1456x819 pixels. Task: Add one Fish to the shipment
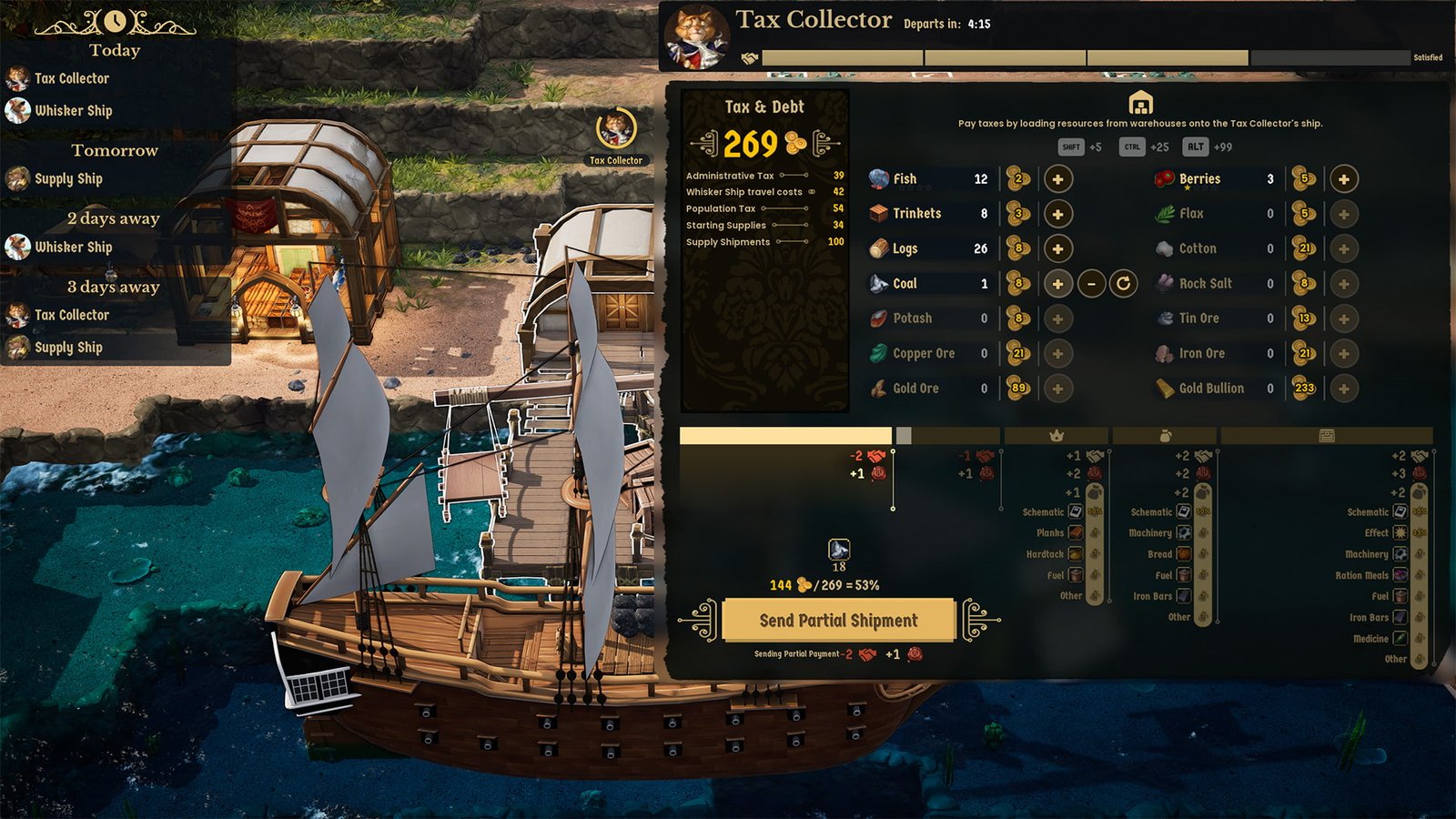coord(1057,179)
